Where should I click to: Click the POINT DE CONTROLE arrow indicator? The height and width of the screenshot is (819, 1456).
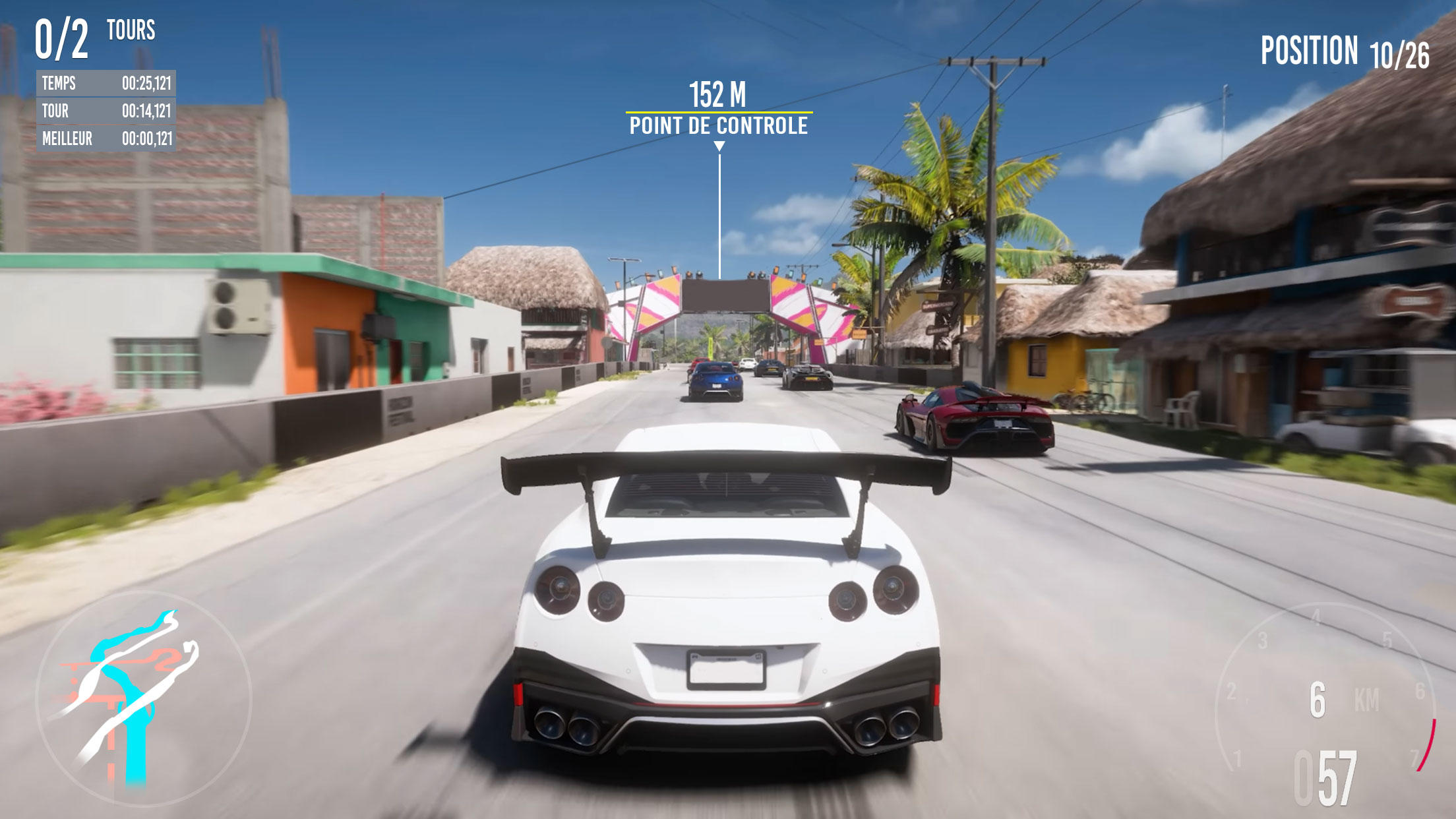coord(718,146)
